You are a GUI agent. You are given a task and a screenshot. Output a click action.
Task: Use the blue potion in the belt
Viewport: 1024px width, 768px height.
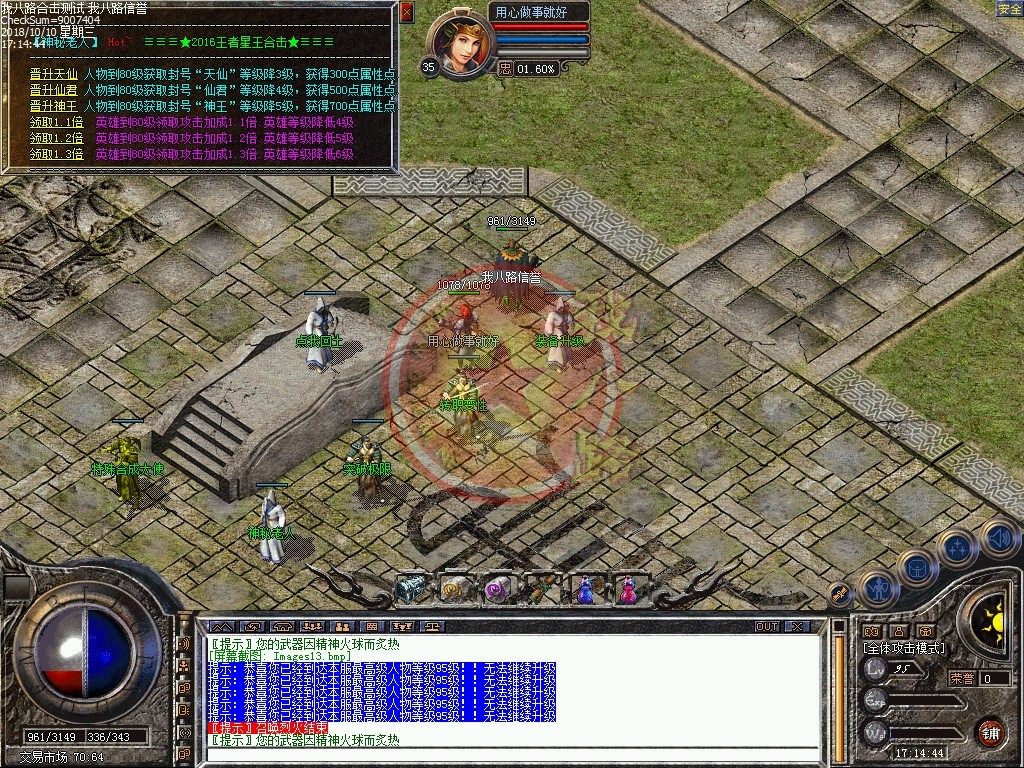pos(584,591)
